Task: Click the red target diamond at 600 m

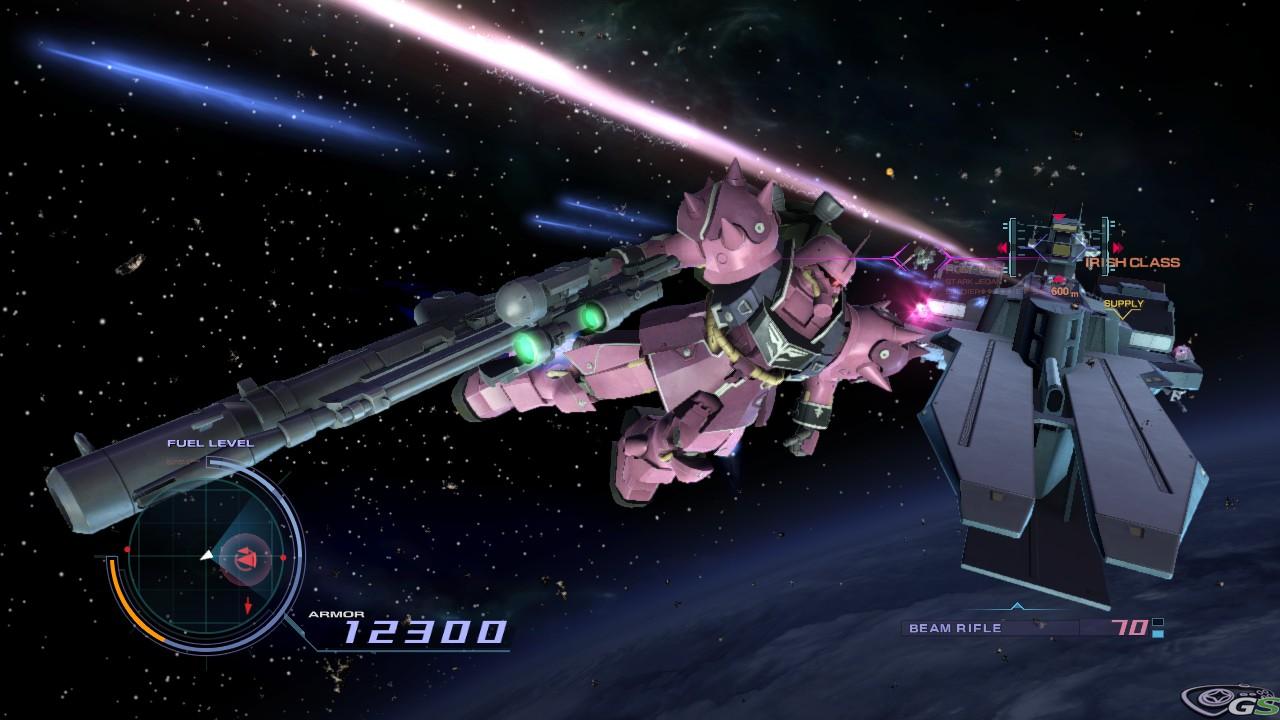Action: click(x=1059, y=280)
